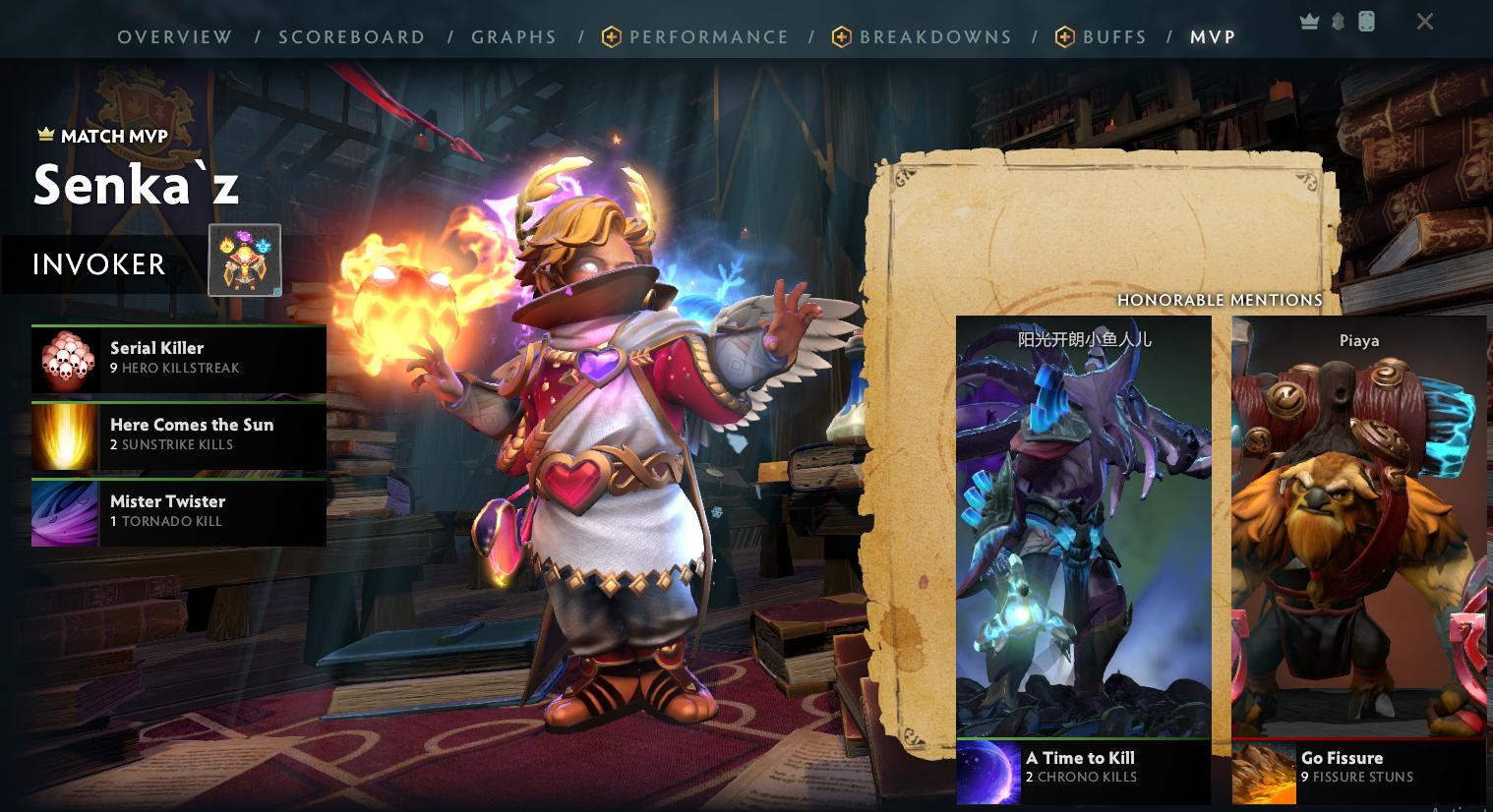Open Piaya's Earthshaker honorable mention card
Viewport: 1493px width, 812px height.
click(x=1358, y=531)
